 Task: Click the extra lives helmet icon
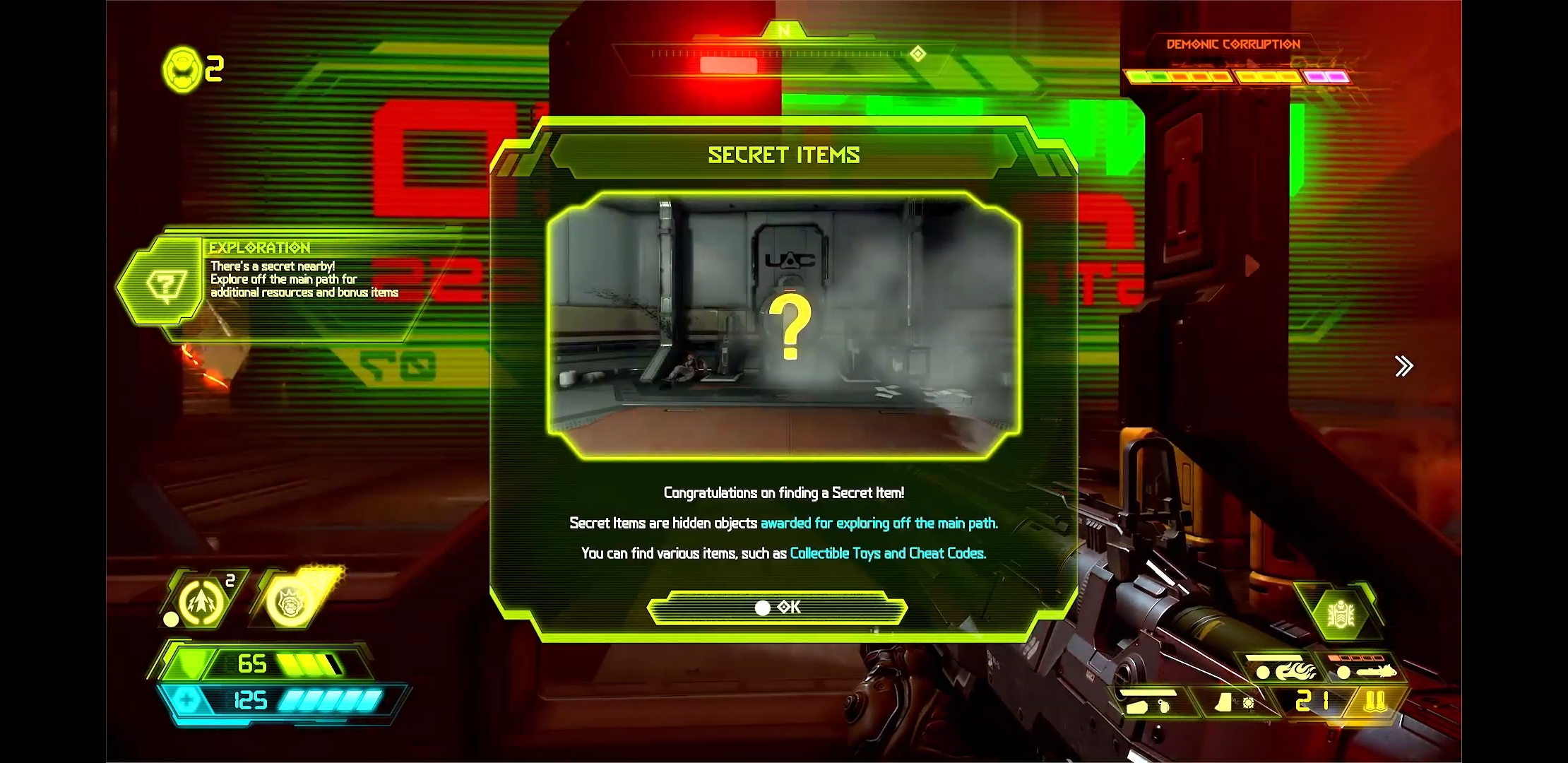click(x=182, y=69)
